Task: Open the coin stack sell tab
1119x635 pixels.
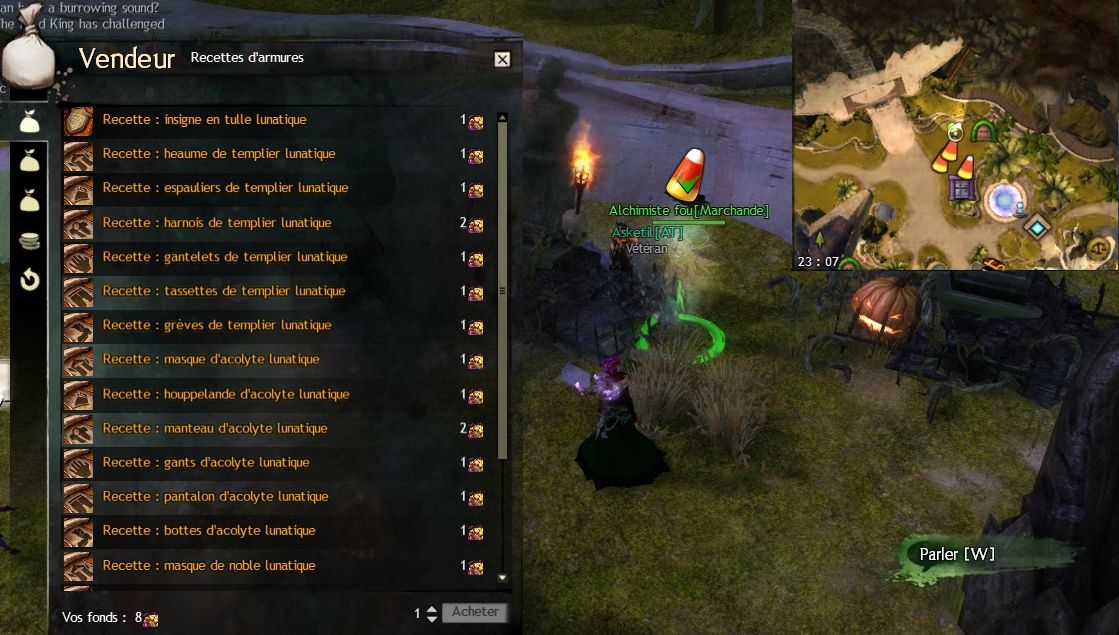Action: tap(30, 241)
